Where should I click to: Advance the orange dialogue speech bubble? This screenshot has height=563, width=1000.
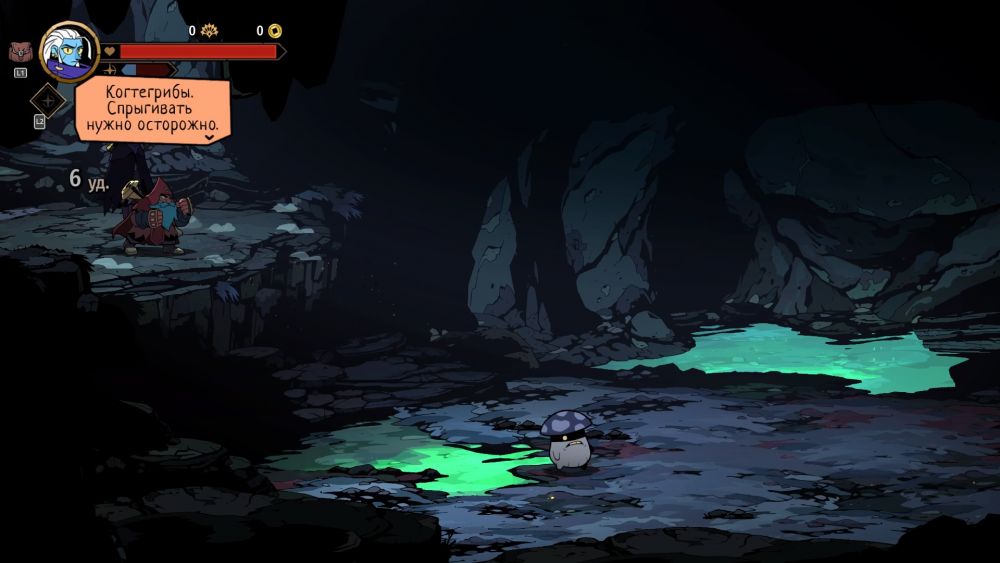[152, 110]
